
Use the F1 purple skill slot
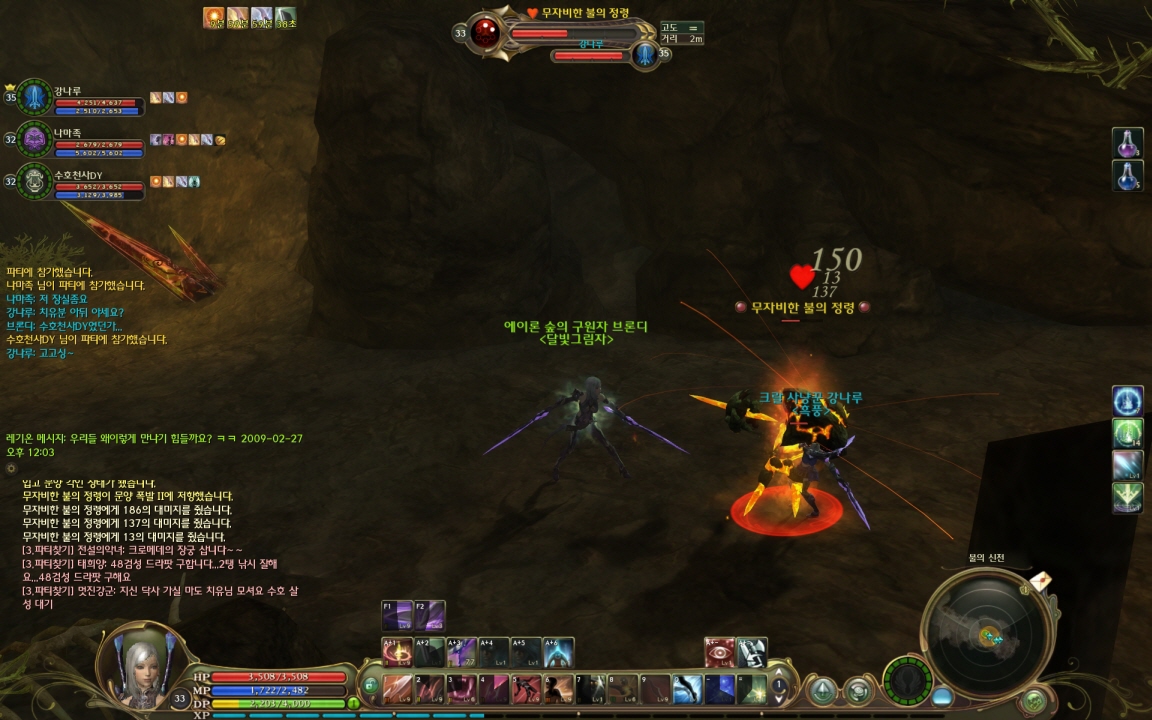[397, 615]
